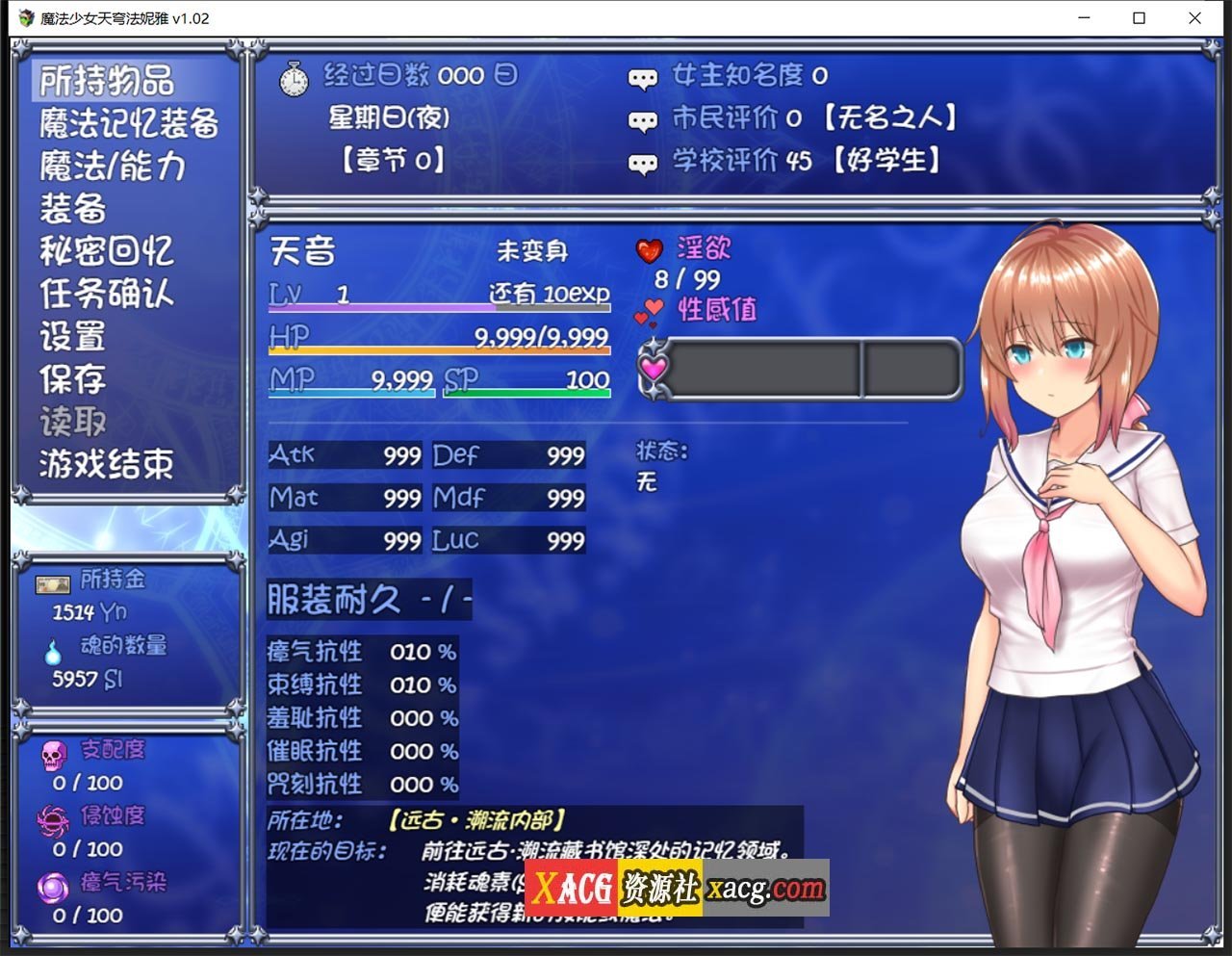Image resolution: width=1232 pixels, height=956 pixels.
Task: Click the money icon next to 所持金
Action: pyautogui.click(x=52, y=583)
